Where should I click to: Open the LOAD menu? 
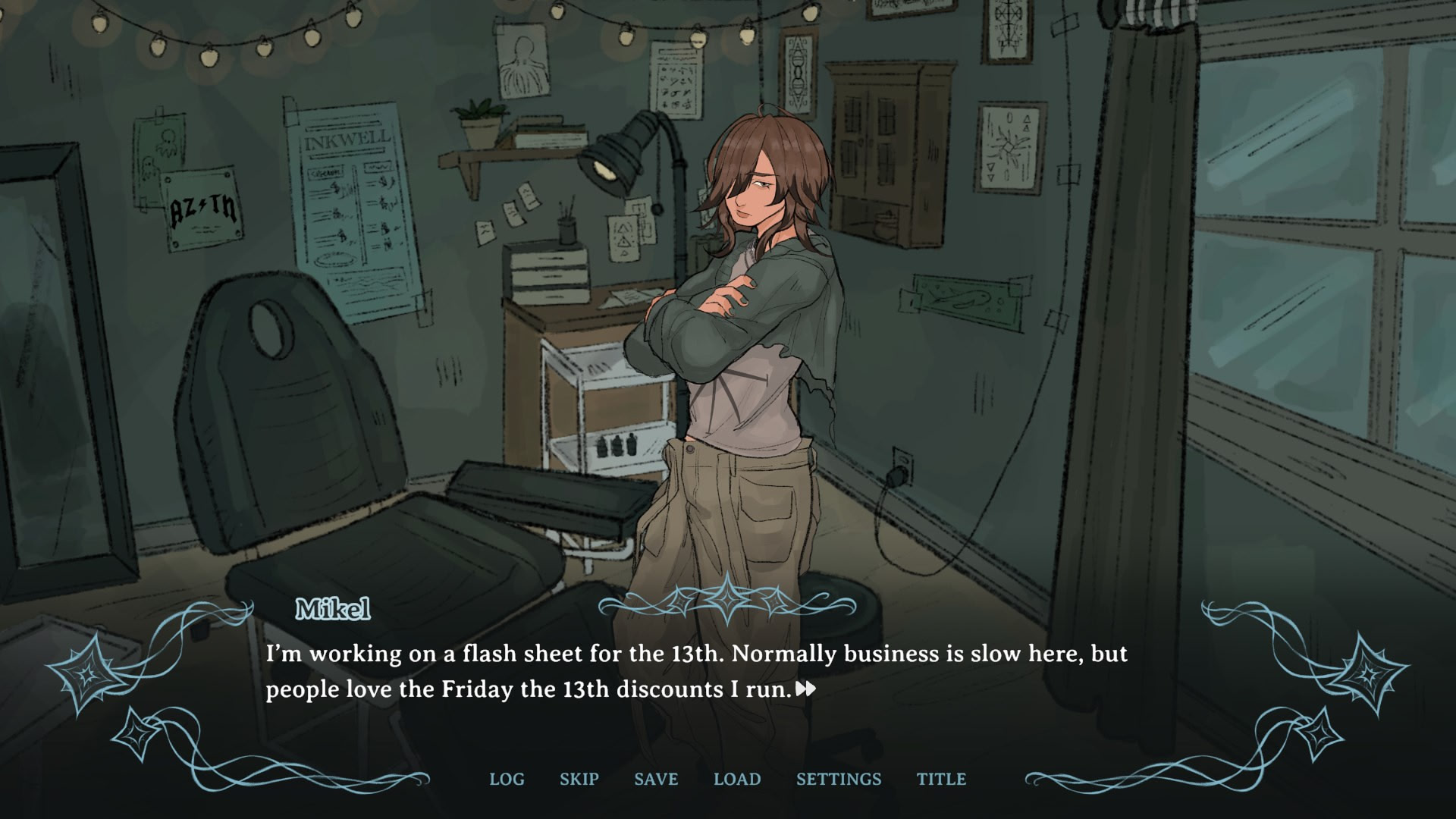(737, 779)
